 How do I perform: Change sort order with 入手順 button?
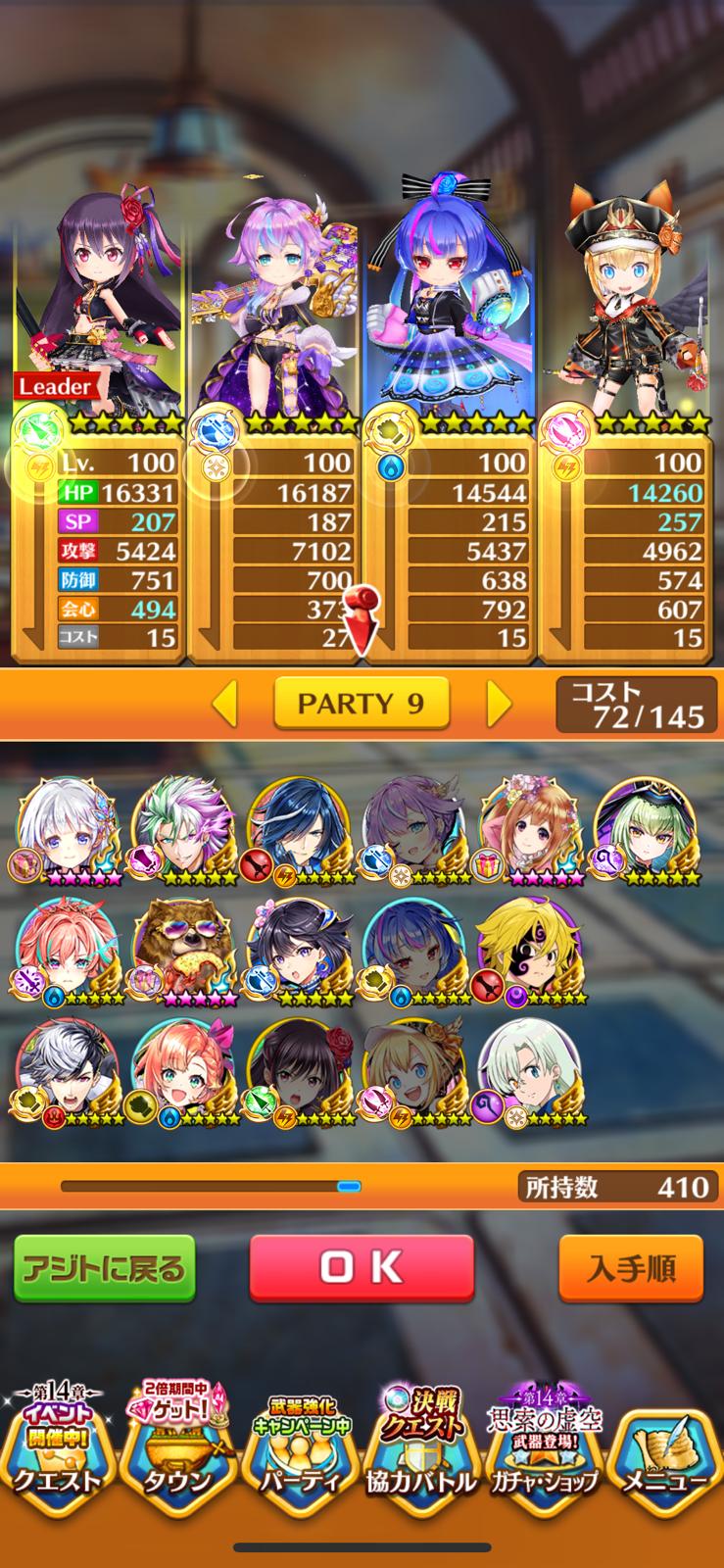pos(631,1268)
